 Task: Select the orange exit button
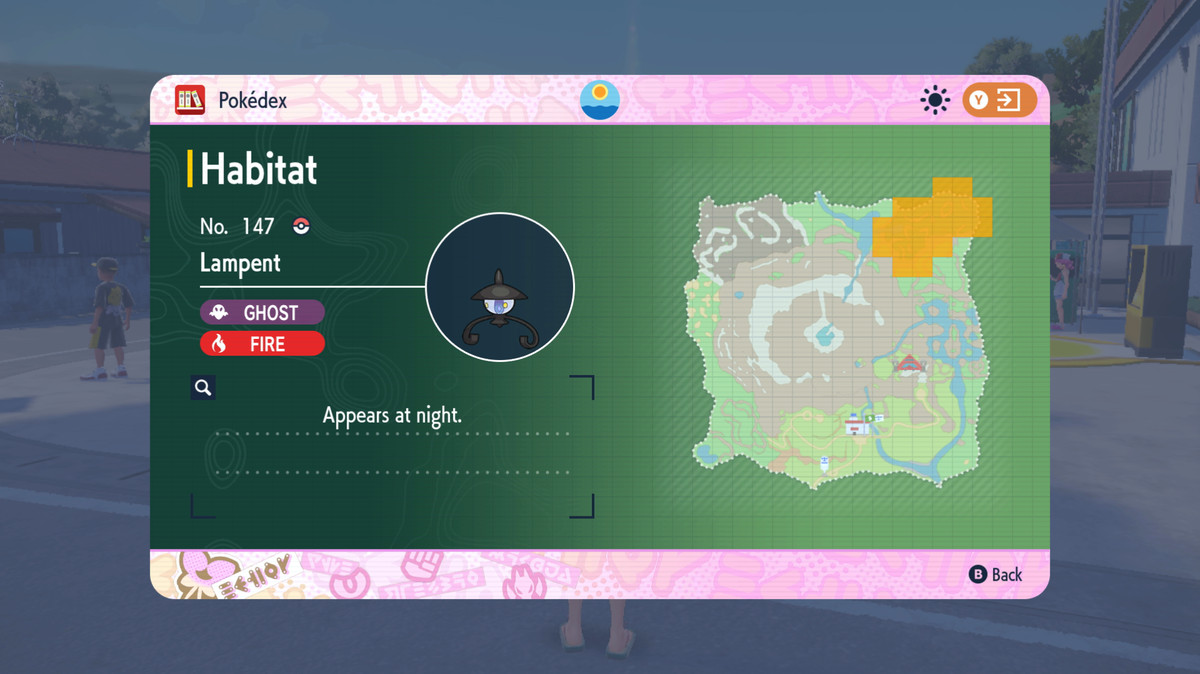pyautogui.click(x=999, y=100)
